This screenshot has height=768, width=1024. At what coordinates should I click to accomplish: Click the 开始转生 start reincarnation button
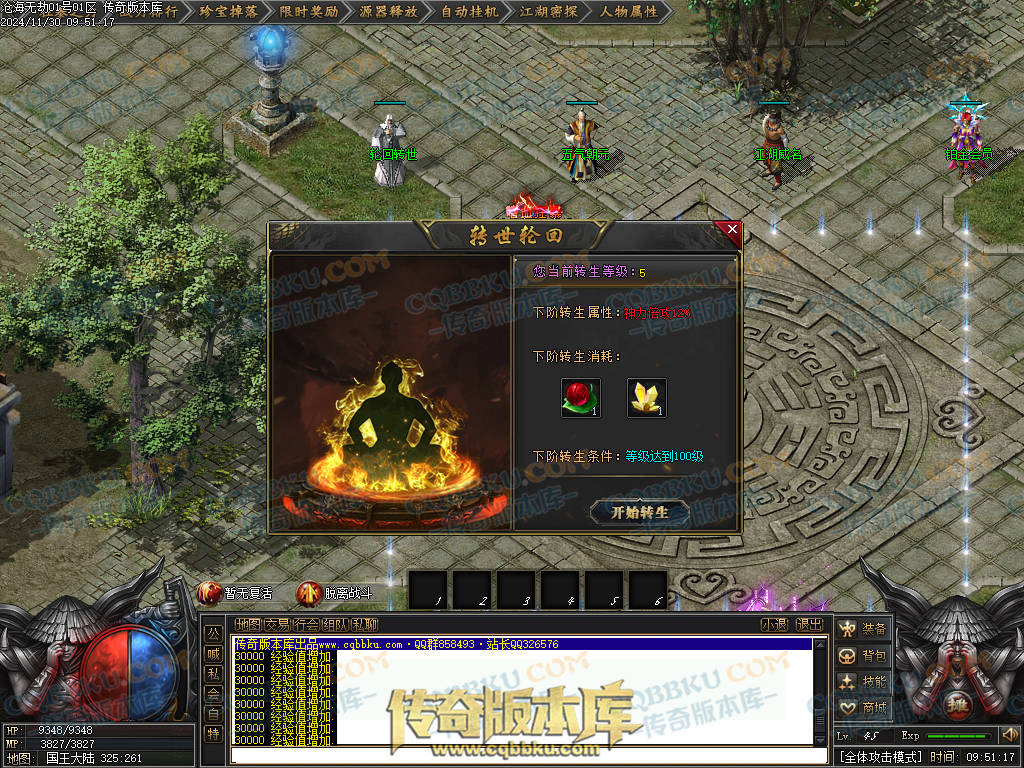point(639,512)
